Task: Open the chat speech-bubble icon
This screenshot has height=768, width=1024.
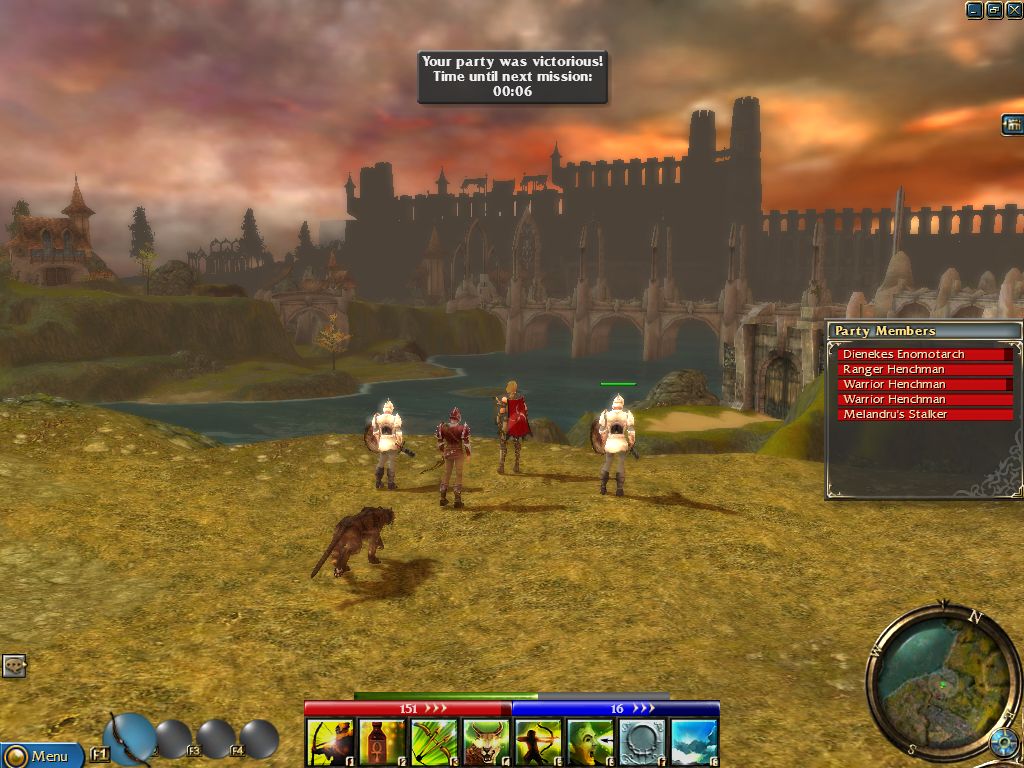Action: [13, 666]
